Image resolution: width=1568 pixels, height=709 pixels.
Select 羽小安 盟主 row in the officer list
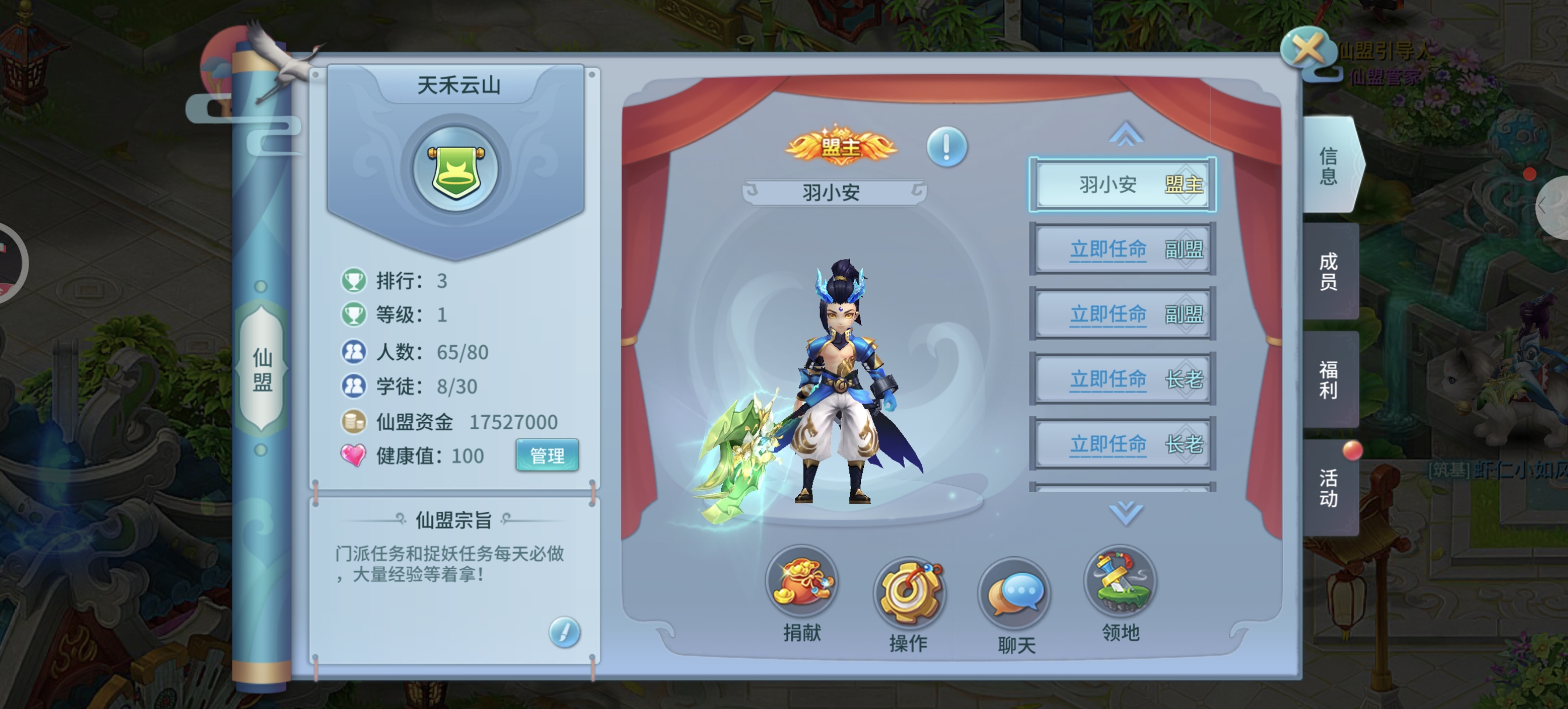point(1122,184)
